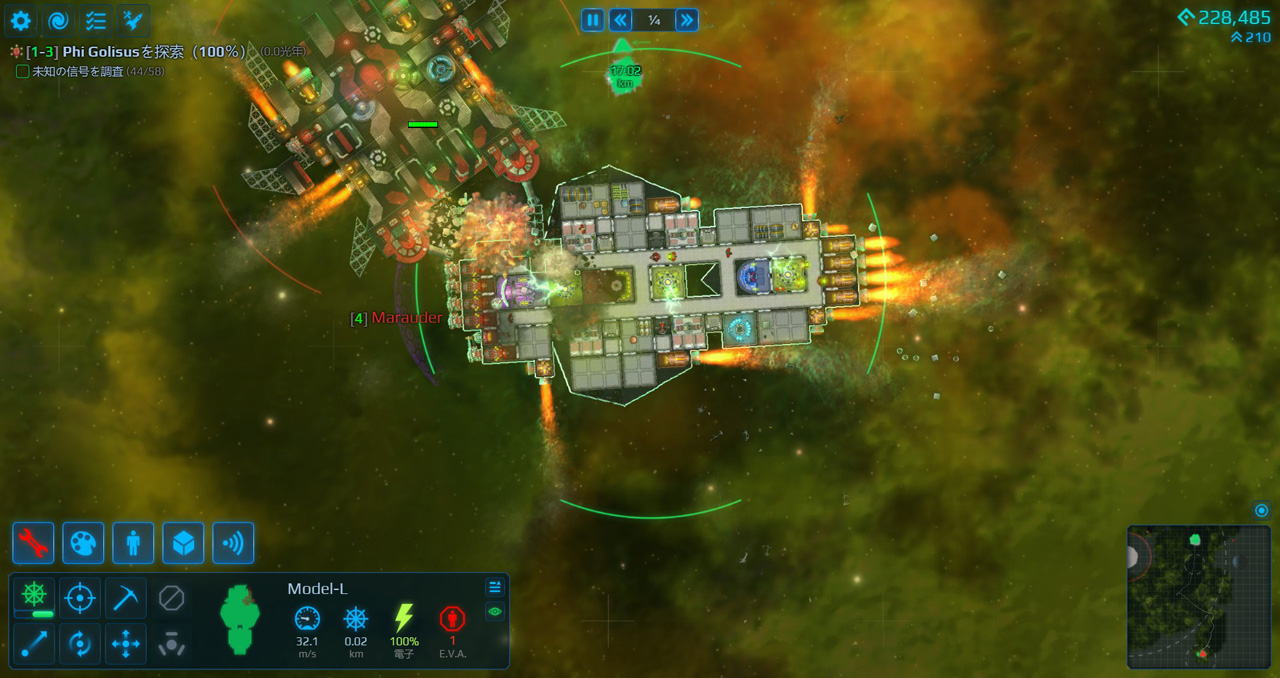
Task: Select the four-way arrows move command
Action: point(126,644)
